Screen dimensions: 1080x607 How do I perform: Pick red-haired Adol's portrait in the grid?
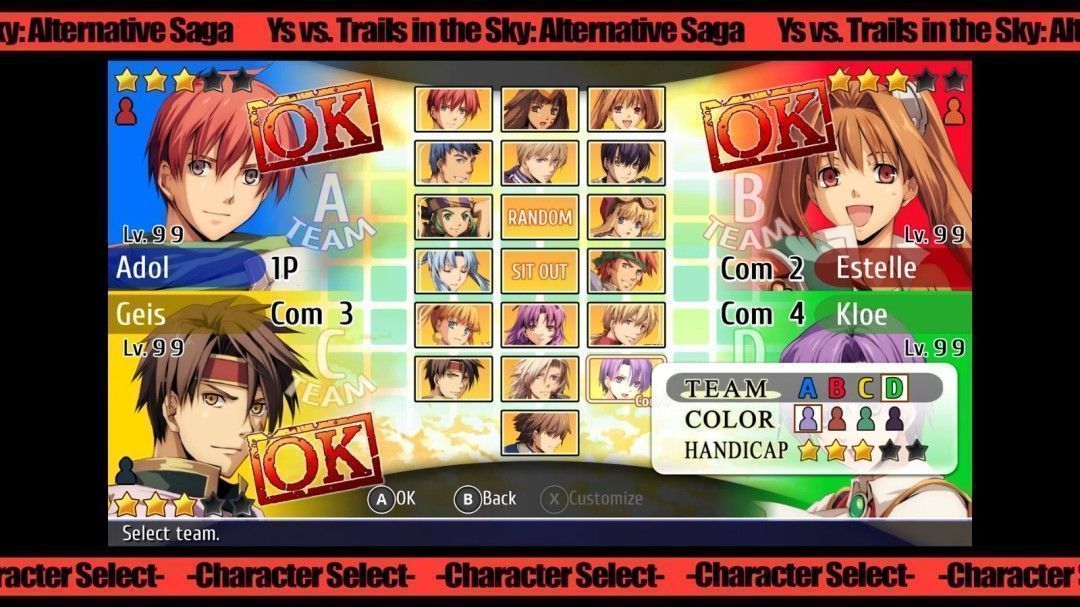454,109
